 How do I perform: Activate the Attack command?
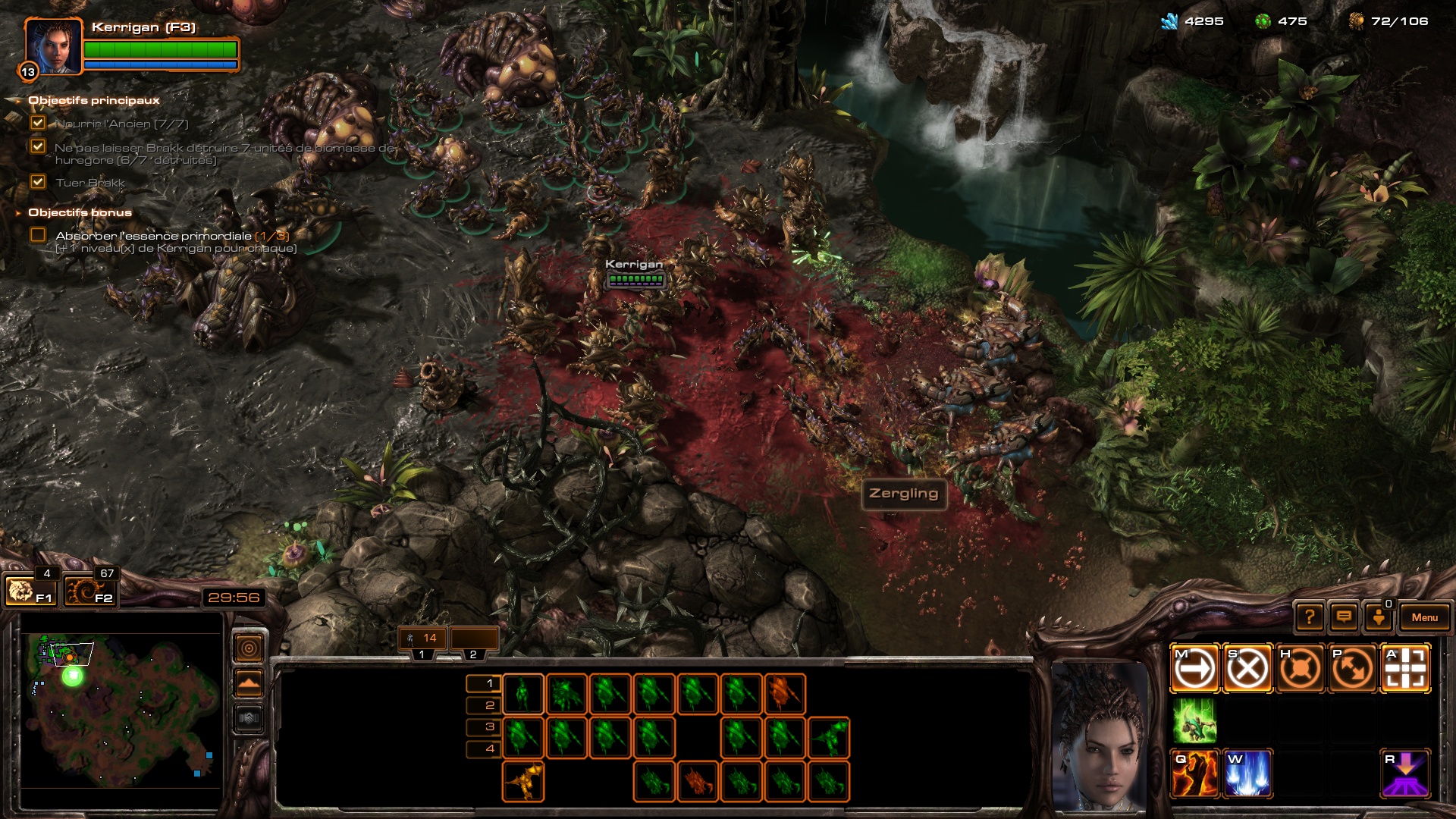tap(1405, 669)
